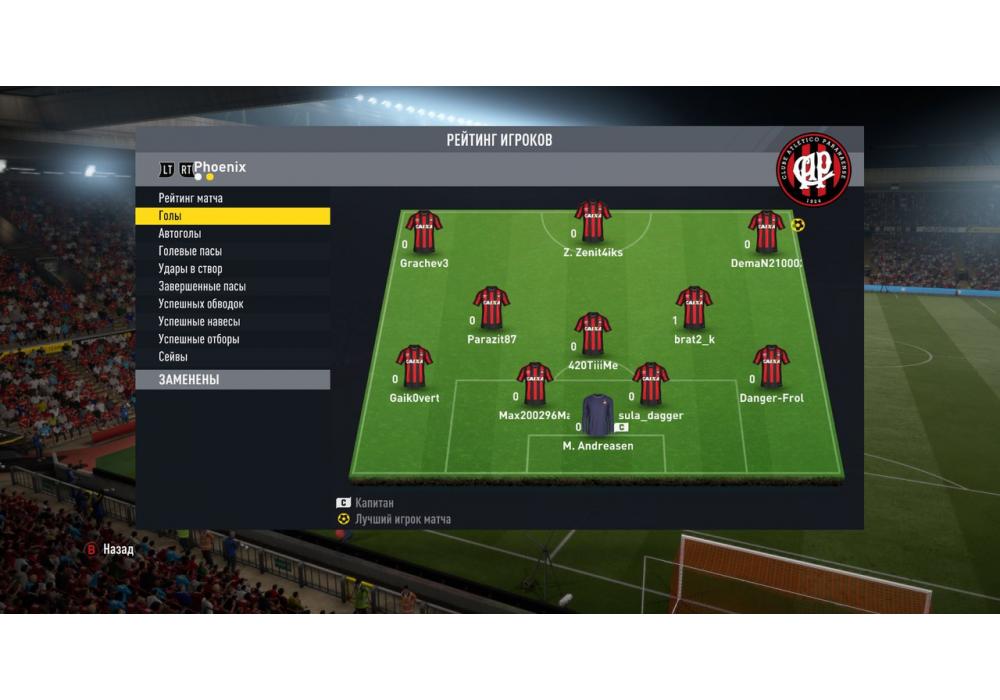The height and width of the screenshot is (700, 1000).
Task: Open the Голевые пасы statistic
Action: click(x=190, y=251)
